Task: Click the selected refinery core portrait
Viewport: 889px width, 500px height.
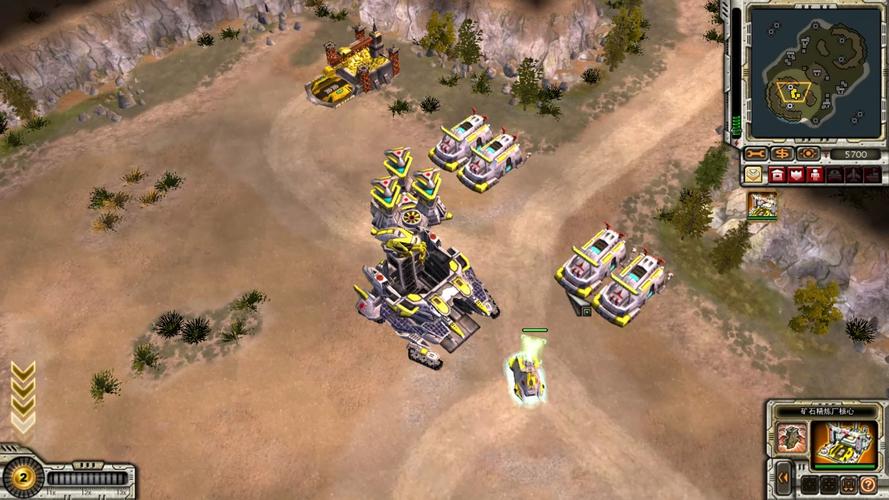Action: click(845, 444)
